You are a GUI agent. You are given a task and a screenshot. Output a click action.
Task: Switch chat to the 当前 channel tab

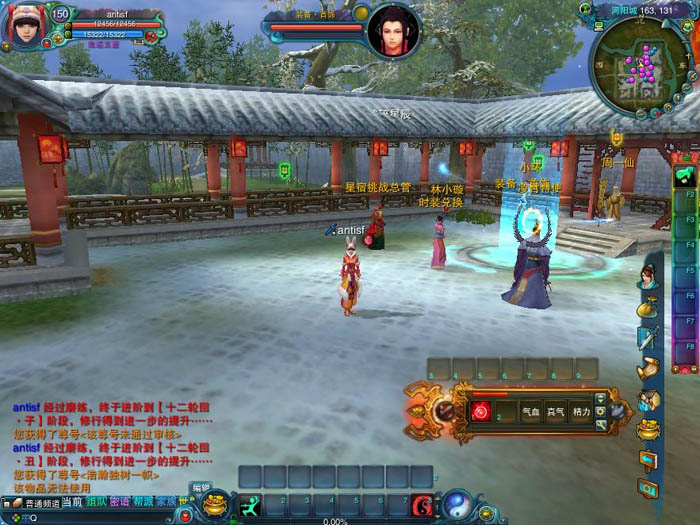[x=72, y=502]
